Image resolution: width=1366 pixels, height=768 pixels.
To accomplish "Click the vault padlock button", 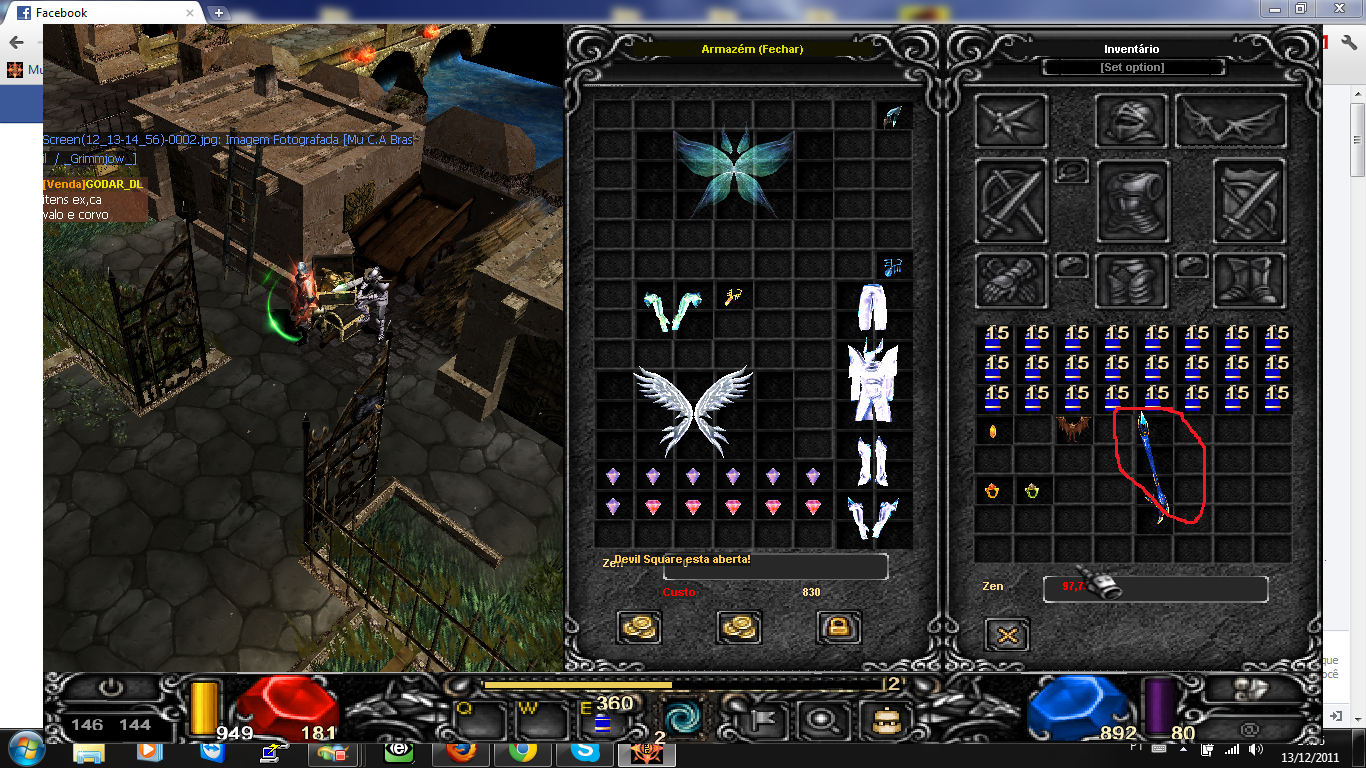I will [839, 627].
